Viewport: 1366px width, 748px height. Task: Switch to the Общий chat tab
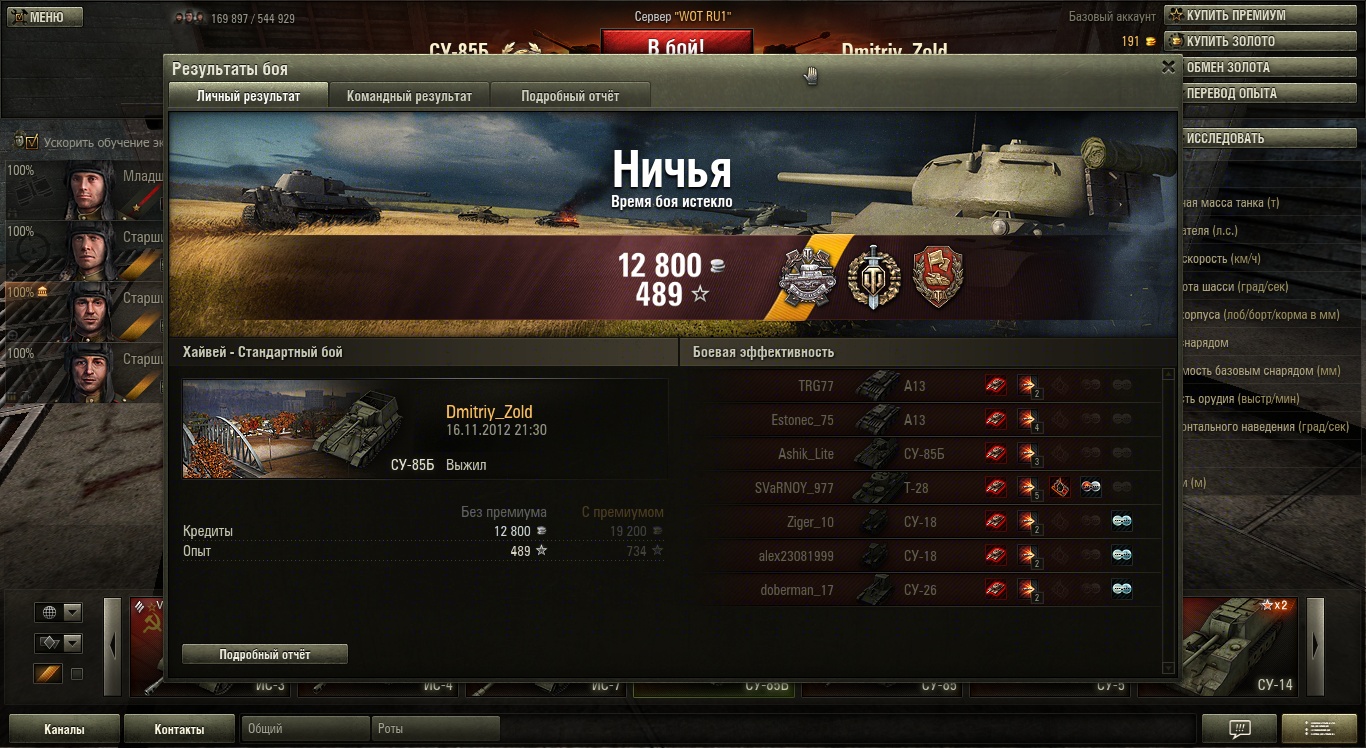(x=305, y=729)
